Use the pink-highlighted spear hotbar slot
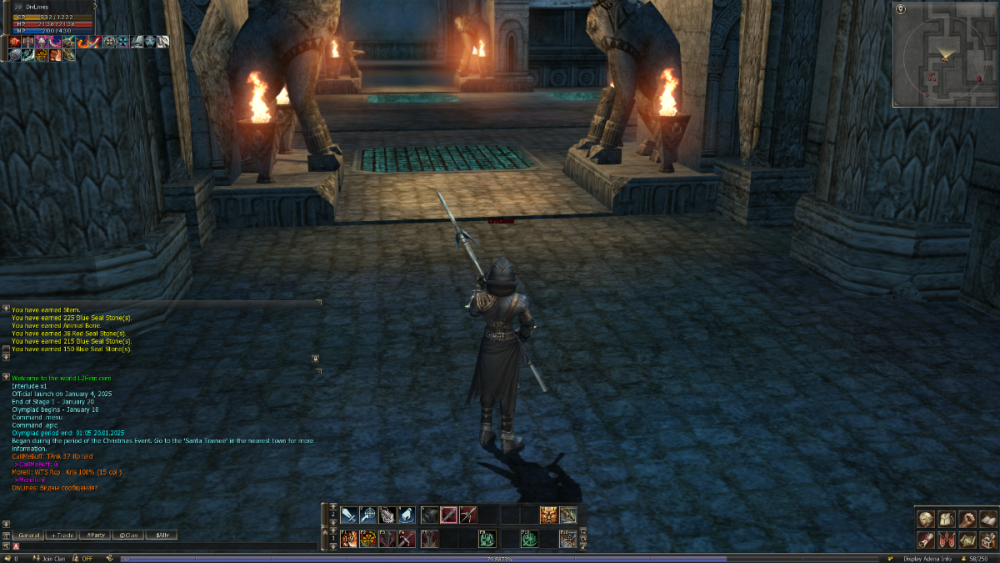 449,515
